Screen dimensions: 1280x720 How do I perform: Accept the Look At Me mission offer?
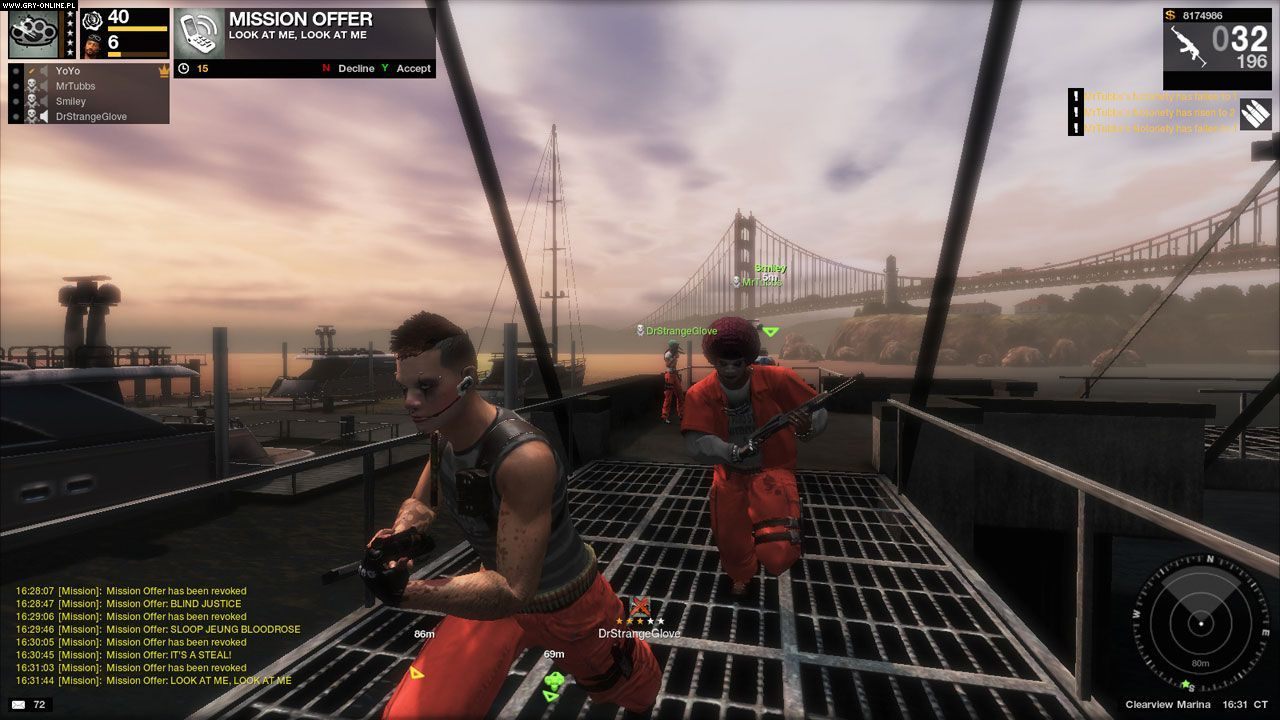[412, 68]
